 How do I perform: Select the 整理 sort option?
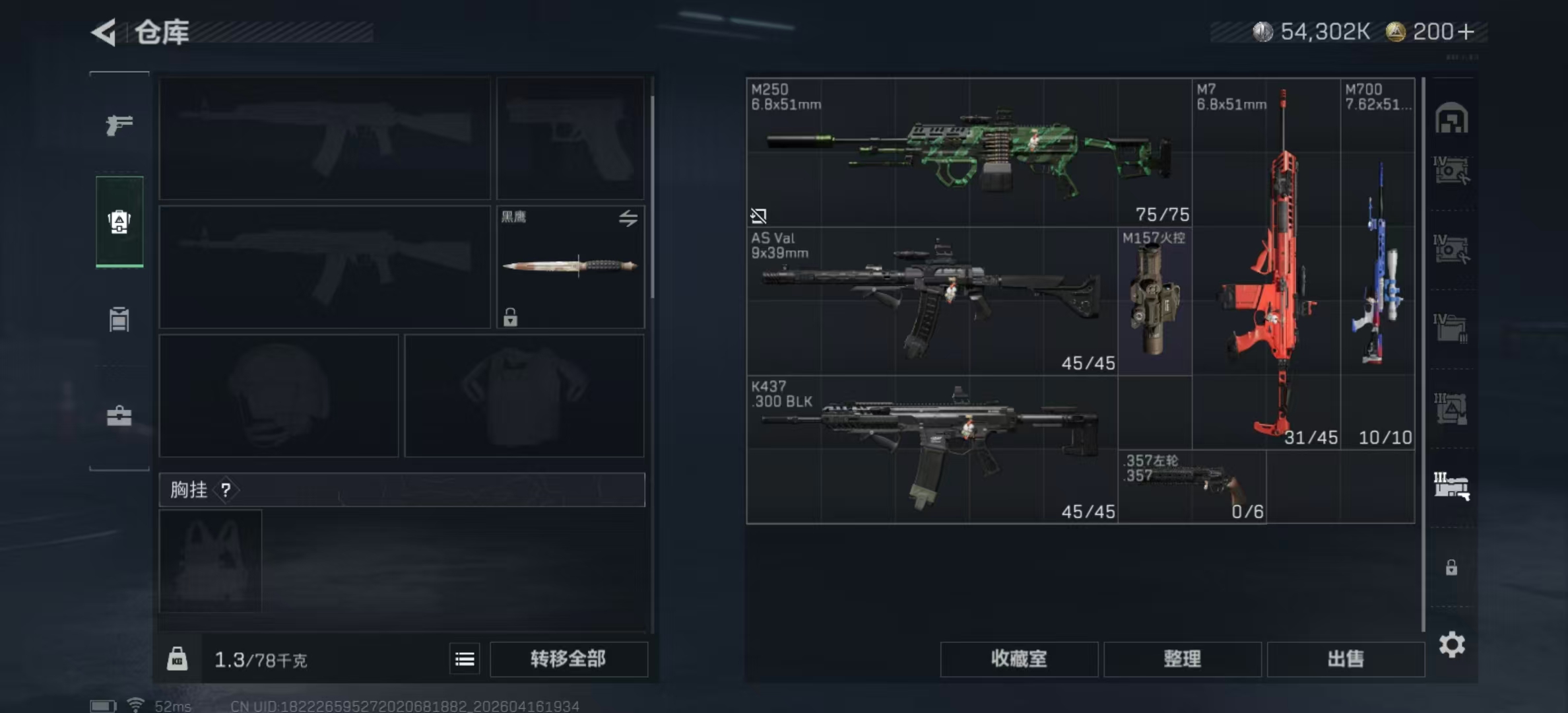tap(1183, 659)
